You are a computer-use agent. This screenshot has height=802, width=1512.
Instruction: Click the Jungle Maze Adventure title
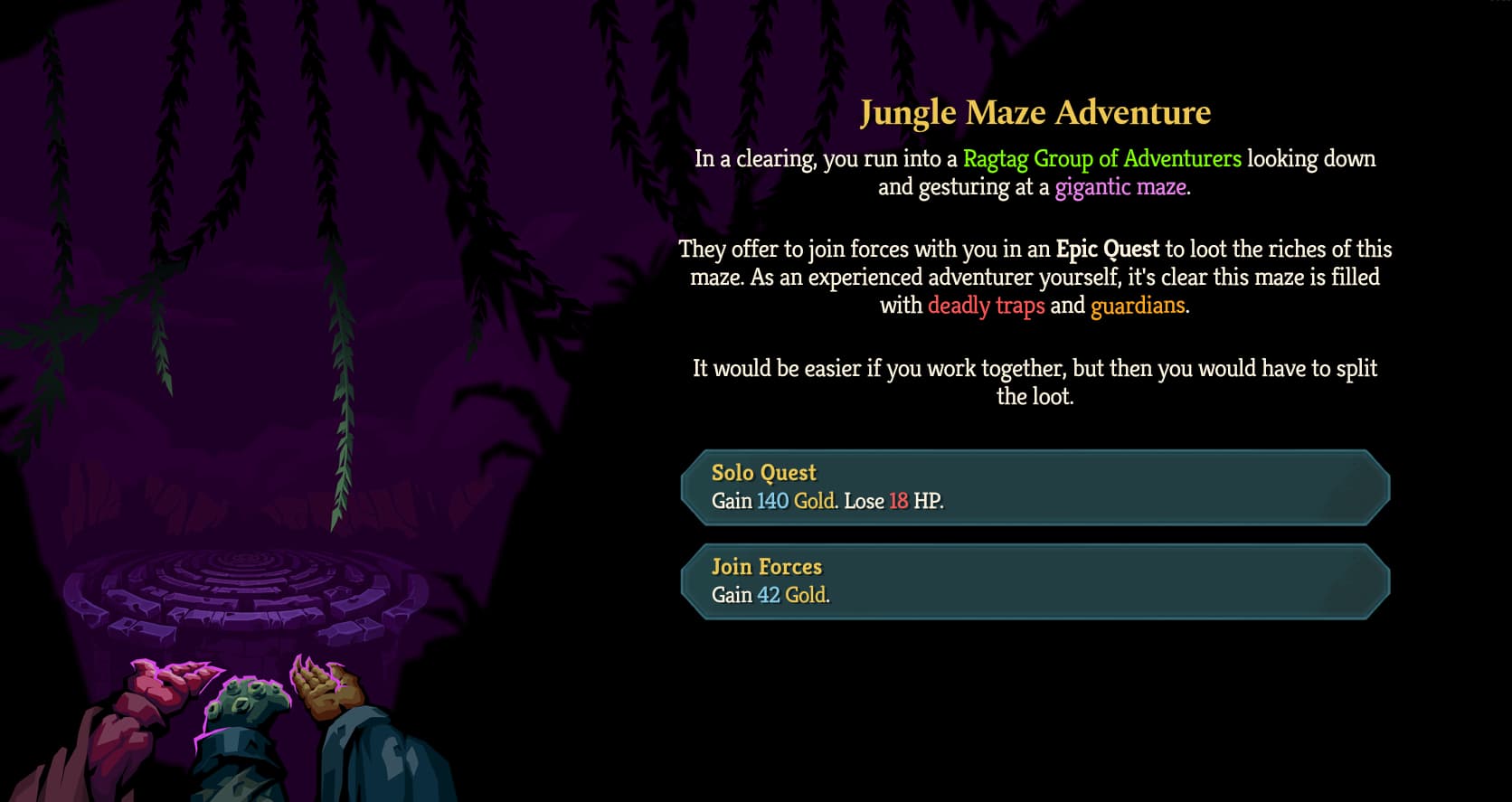(x=1036, y=113)
